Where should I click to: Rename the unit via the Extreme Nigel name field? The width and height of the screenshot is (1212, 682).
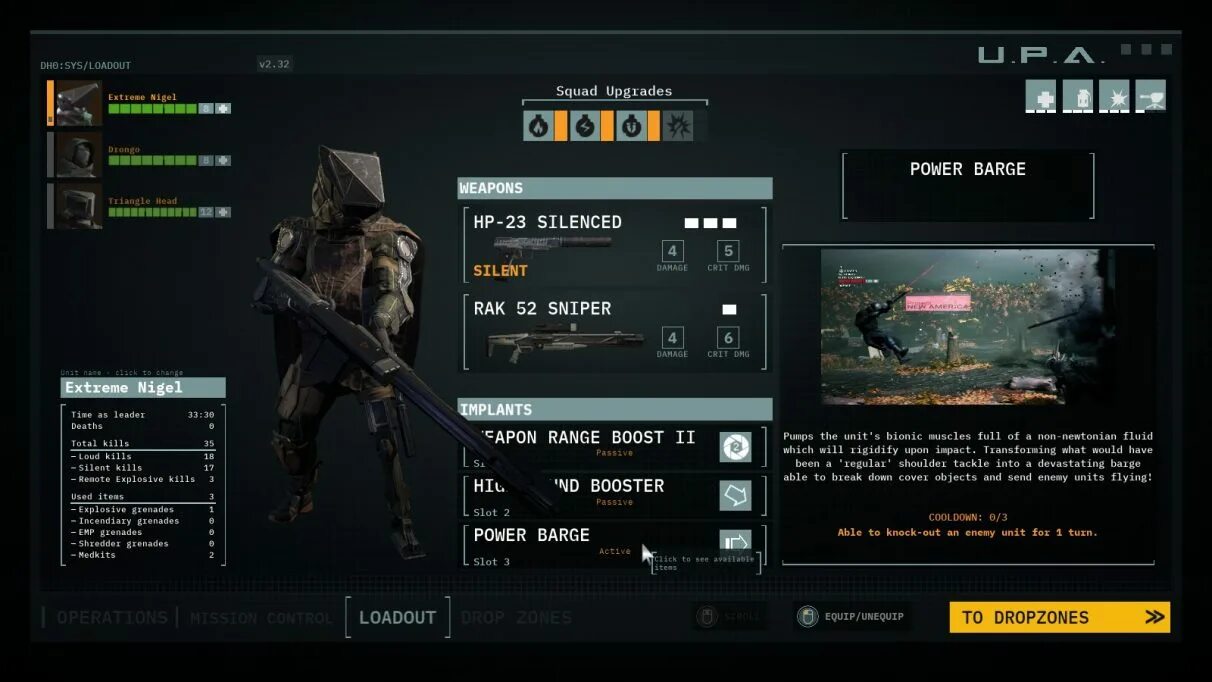click(143, 388)
